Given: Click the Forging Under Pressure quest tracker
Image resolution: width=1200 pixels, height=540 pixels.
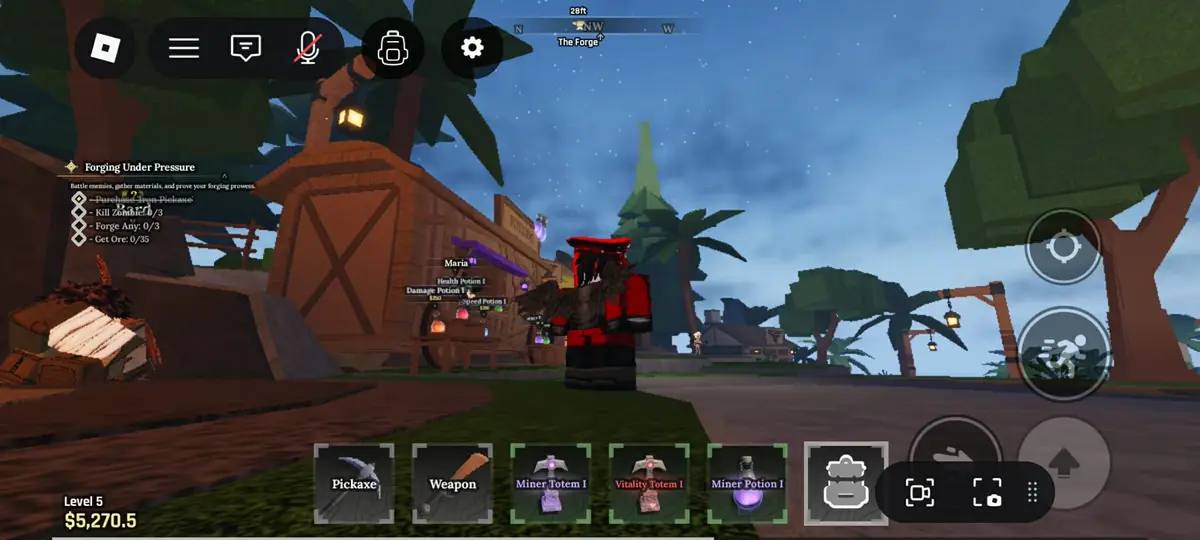Looking at the screenshot, I should coord(139,167).
